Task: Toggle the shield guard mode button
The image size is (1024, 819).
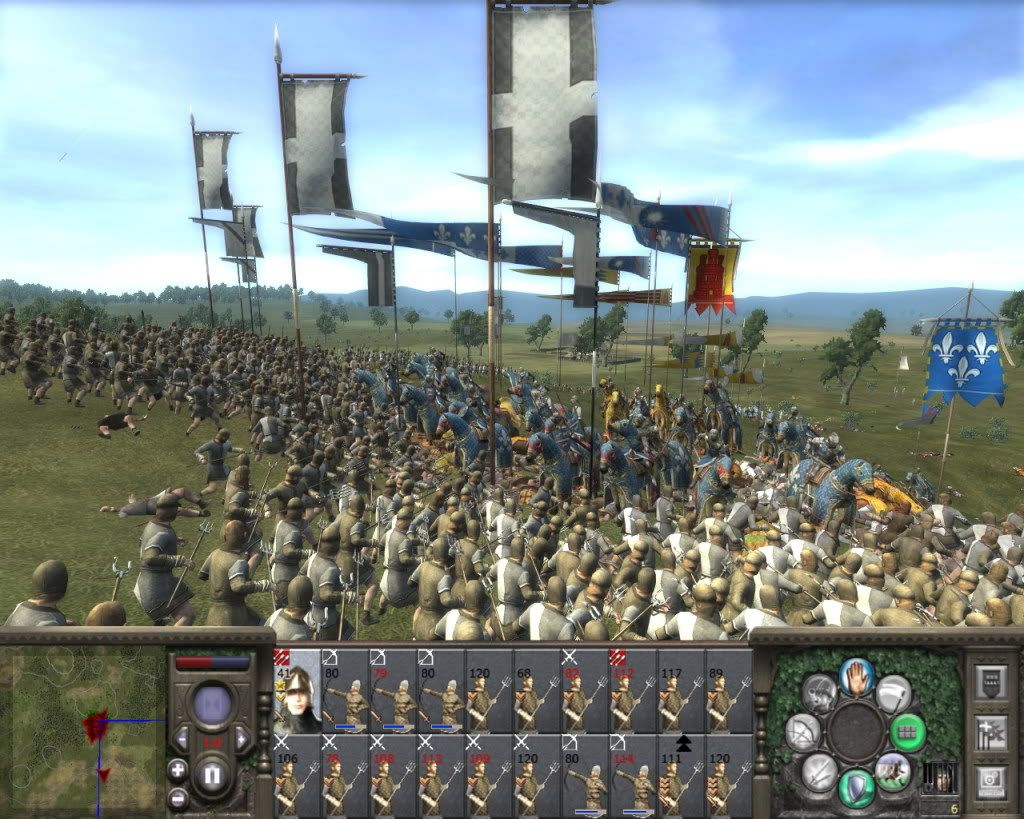Action: coord(857,787)
